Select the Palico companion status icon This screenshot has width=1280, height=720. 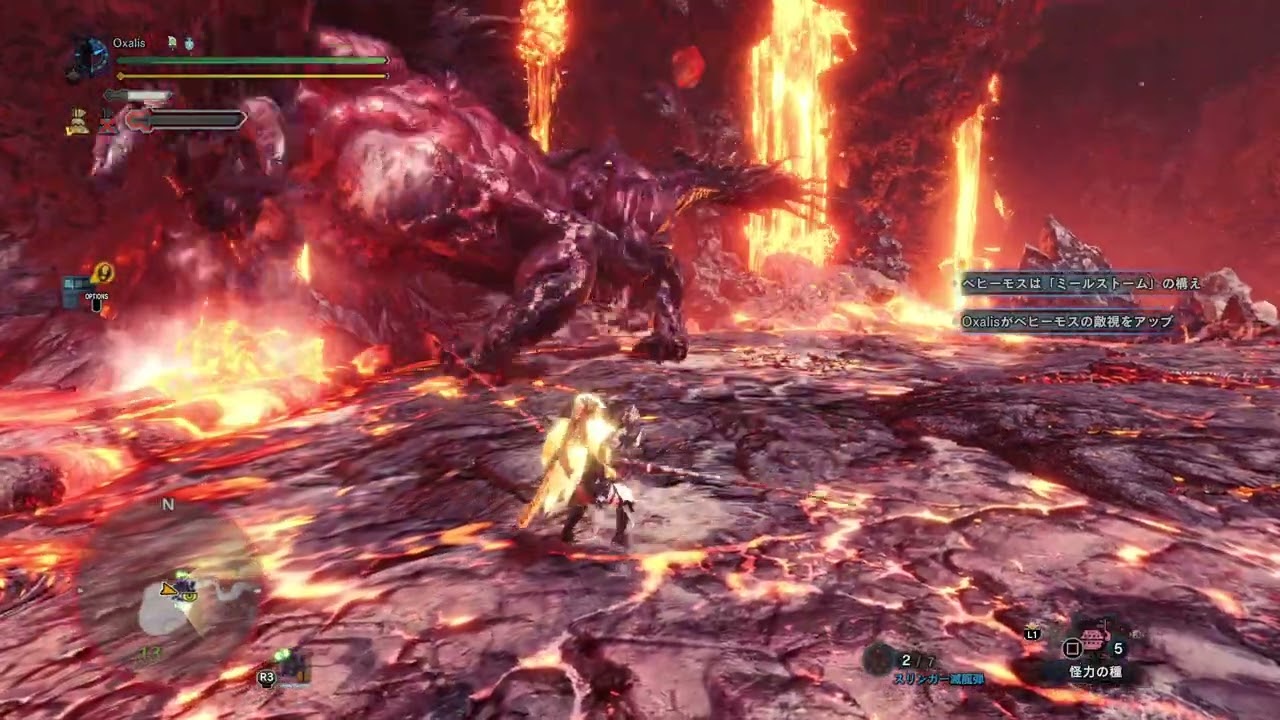(x=77, y=121)
